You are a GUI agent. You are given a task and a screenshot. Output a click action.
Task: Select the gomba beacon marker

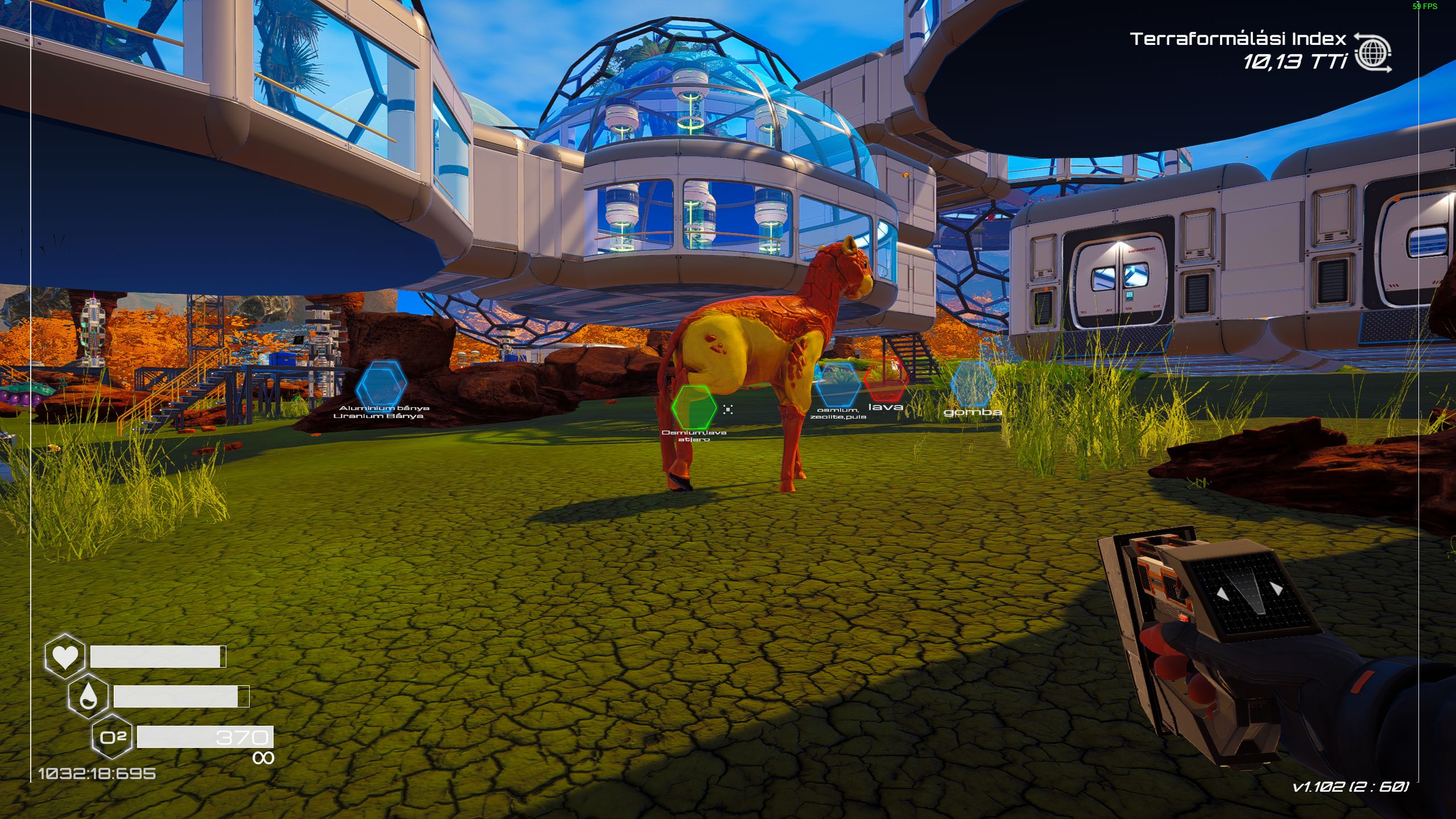click(973, 384)
